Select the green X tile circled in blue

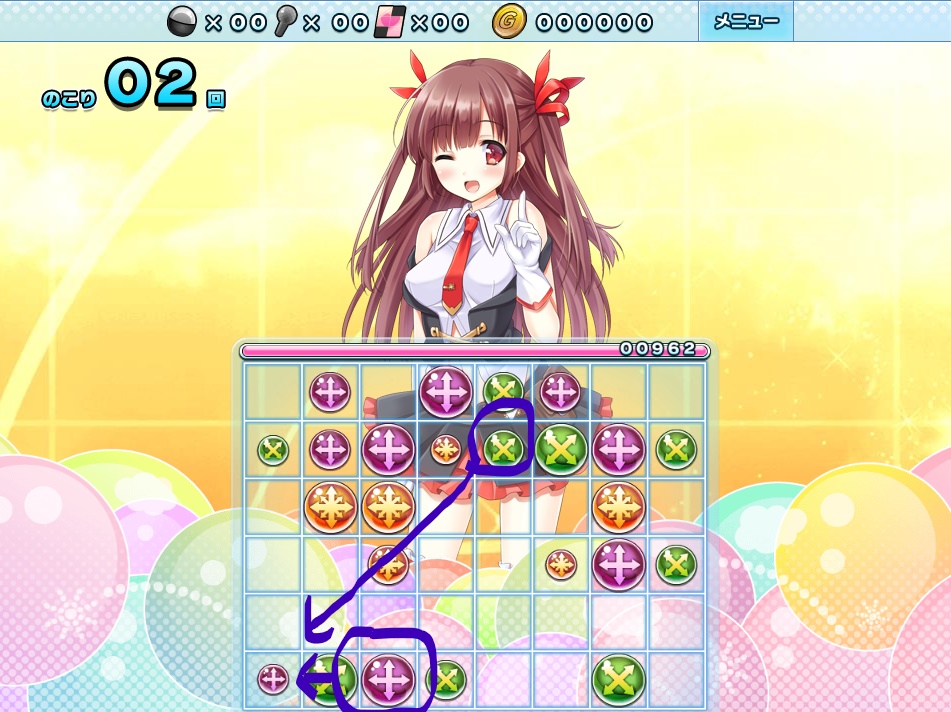[504, 447]
